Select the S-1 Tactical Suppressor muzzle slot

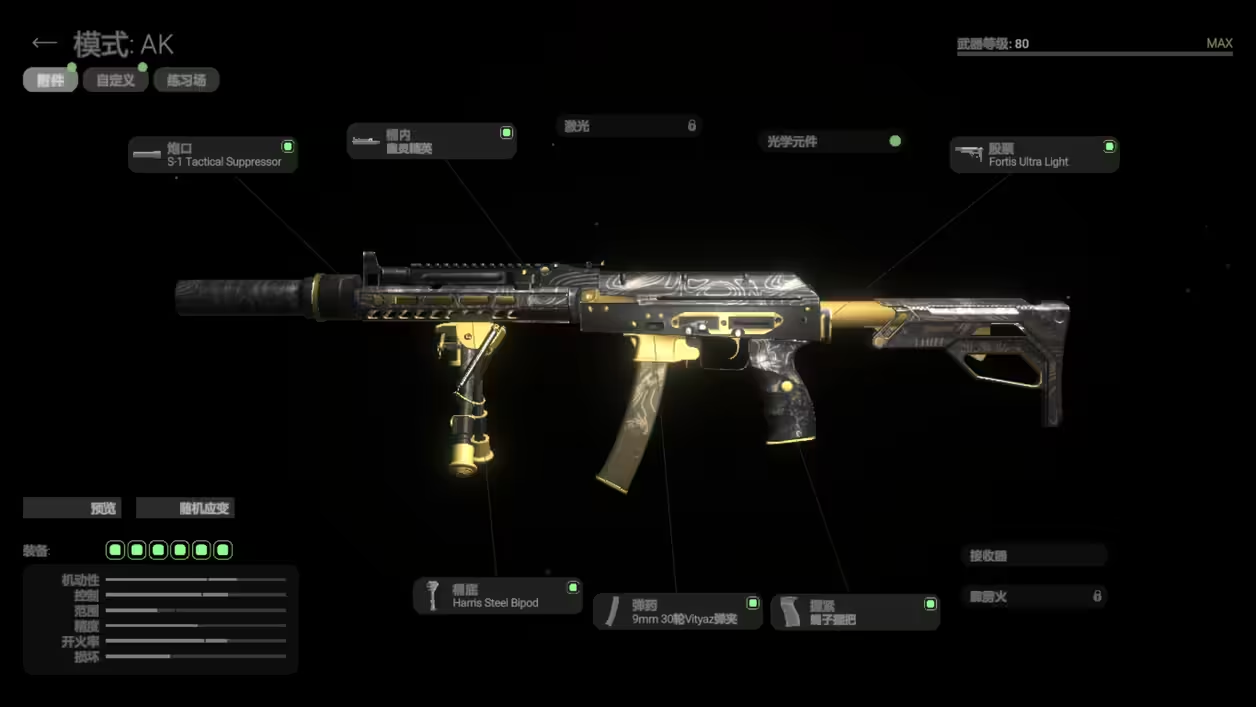pyautogui.click(x=213, y=155)
